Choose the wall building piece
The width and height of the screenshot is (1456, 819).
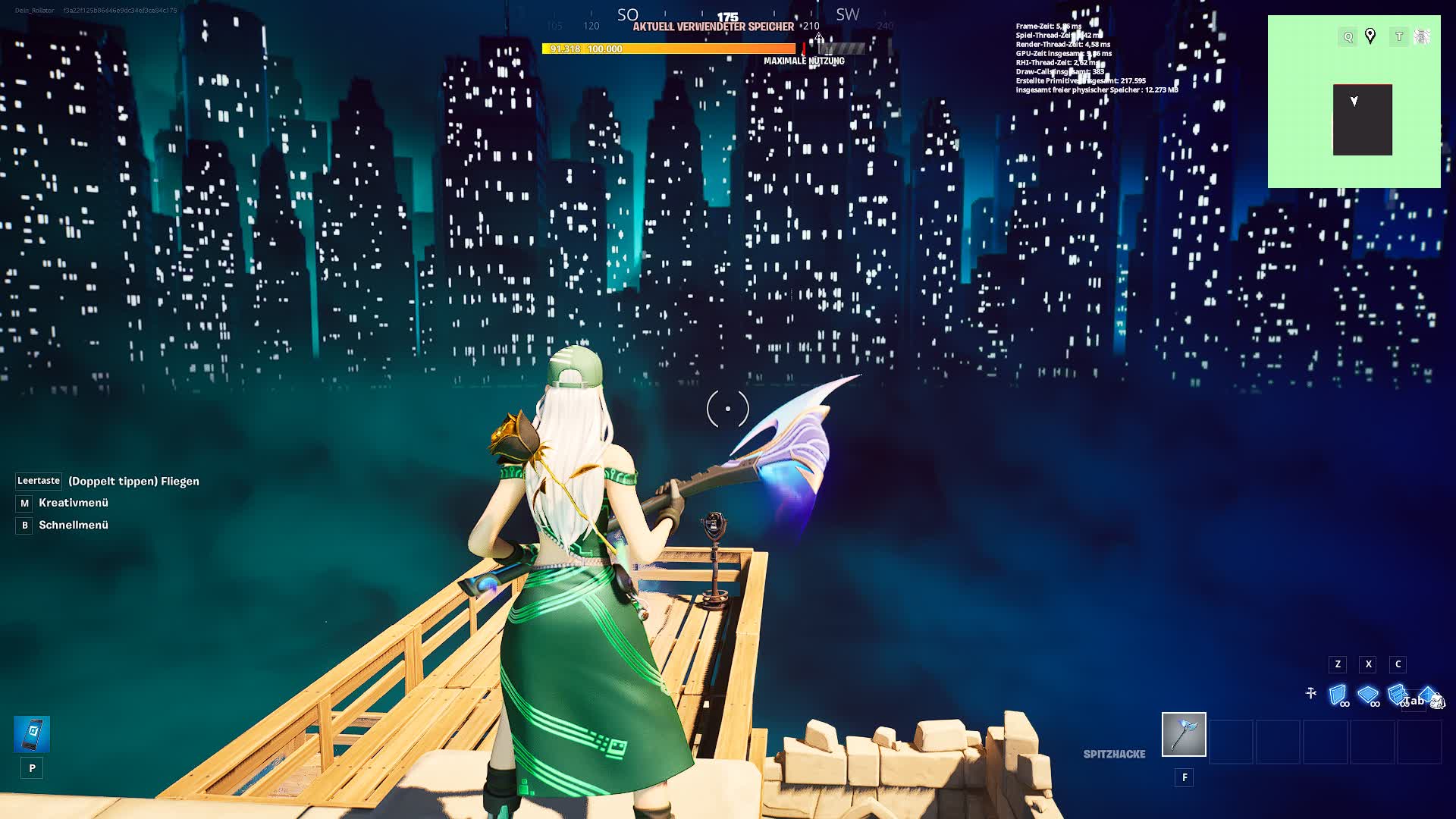tap(1338, 695)
